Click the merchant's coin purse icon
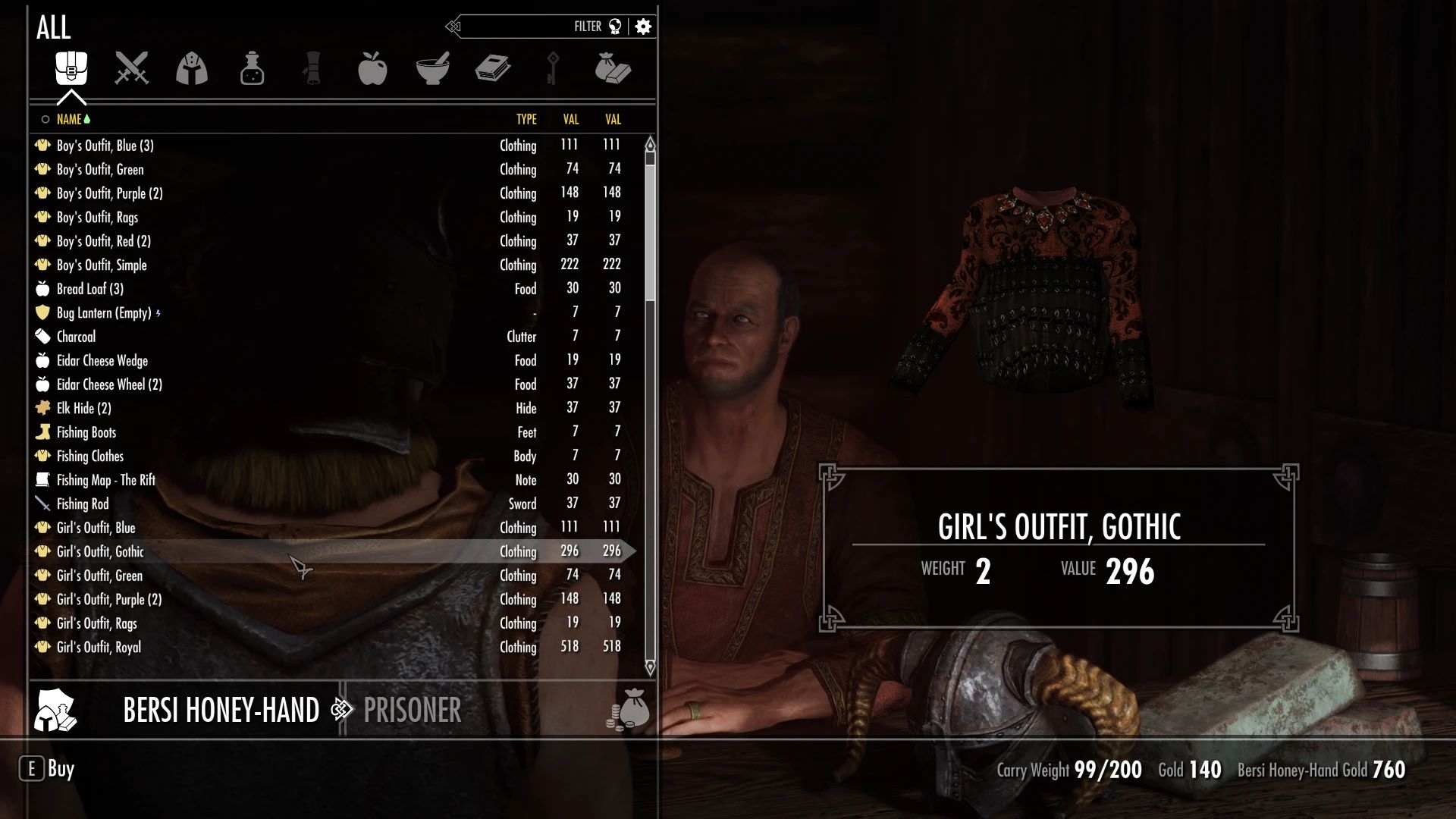Image resolution: width=1456 pixels, height=819 pixels. pos(626,711)
